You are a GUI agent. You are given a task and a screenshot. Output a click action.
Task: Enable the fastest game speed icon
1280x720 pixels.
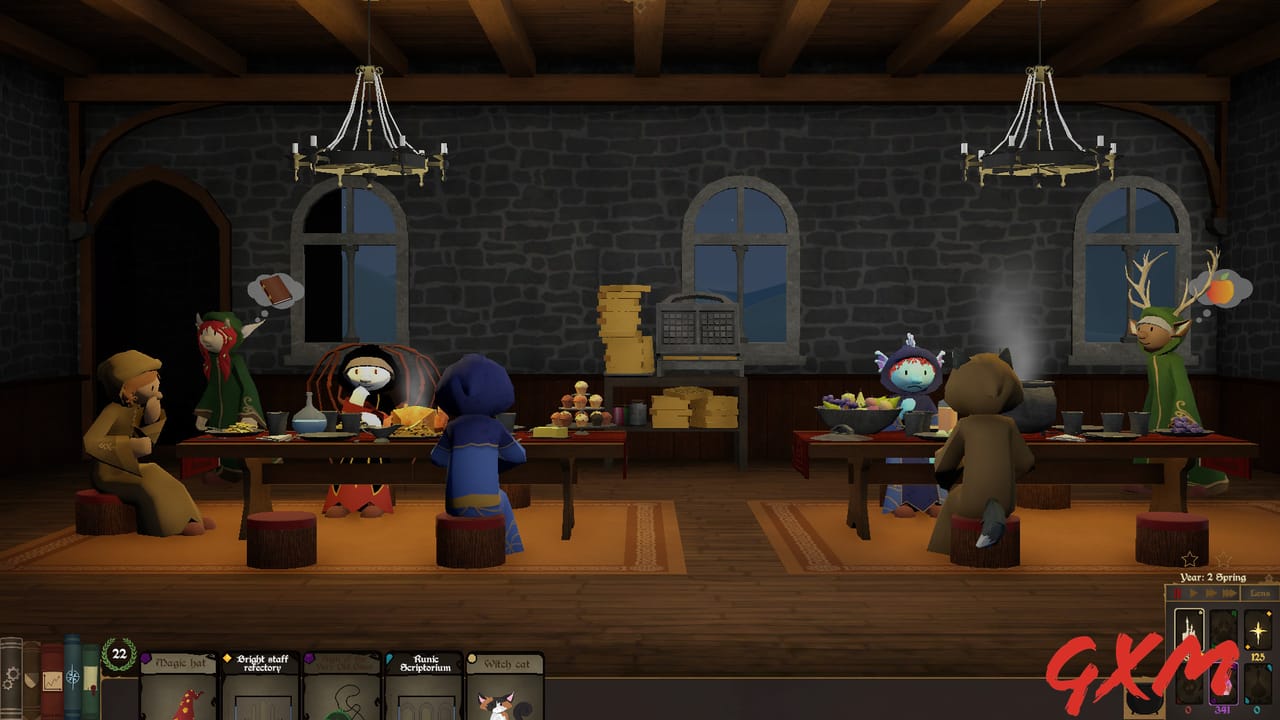click(x=1229, y=593)
